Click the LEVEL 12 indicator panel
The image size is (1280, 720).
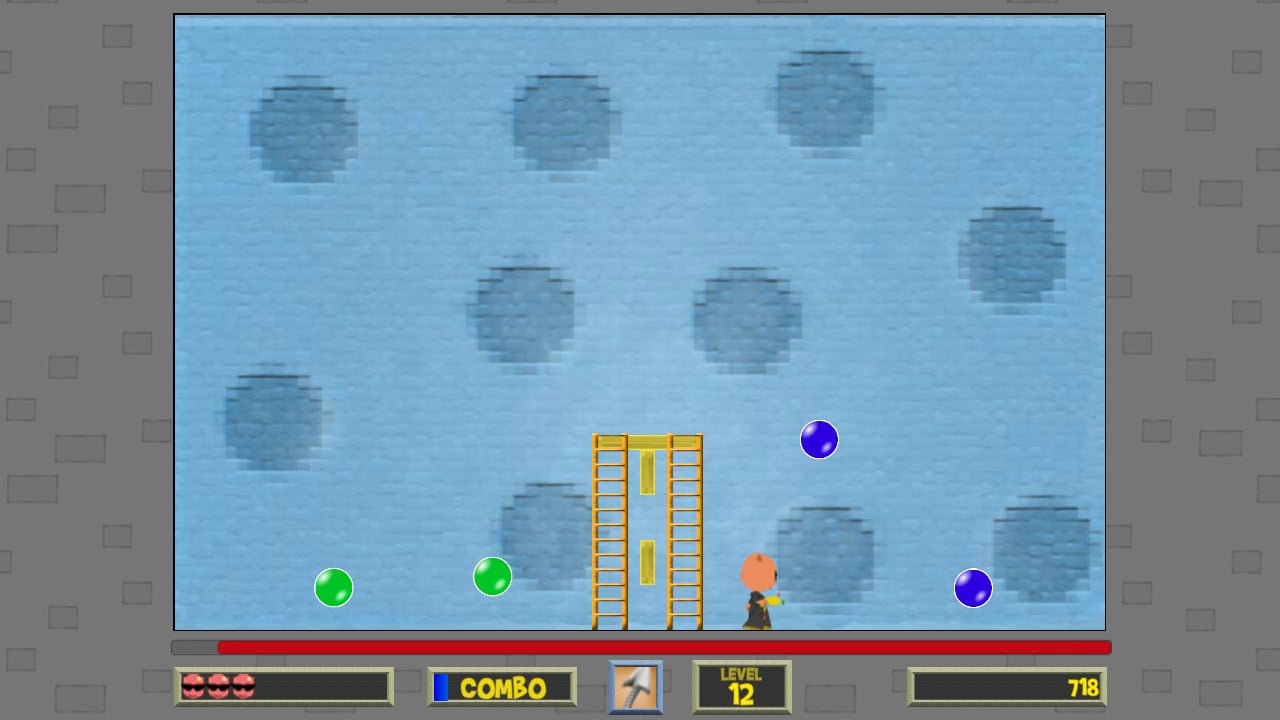click(x=742, y=686)
